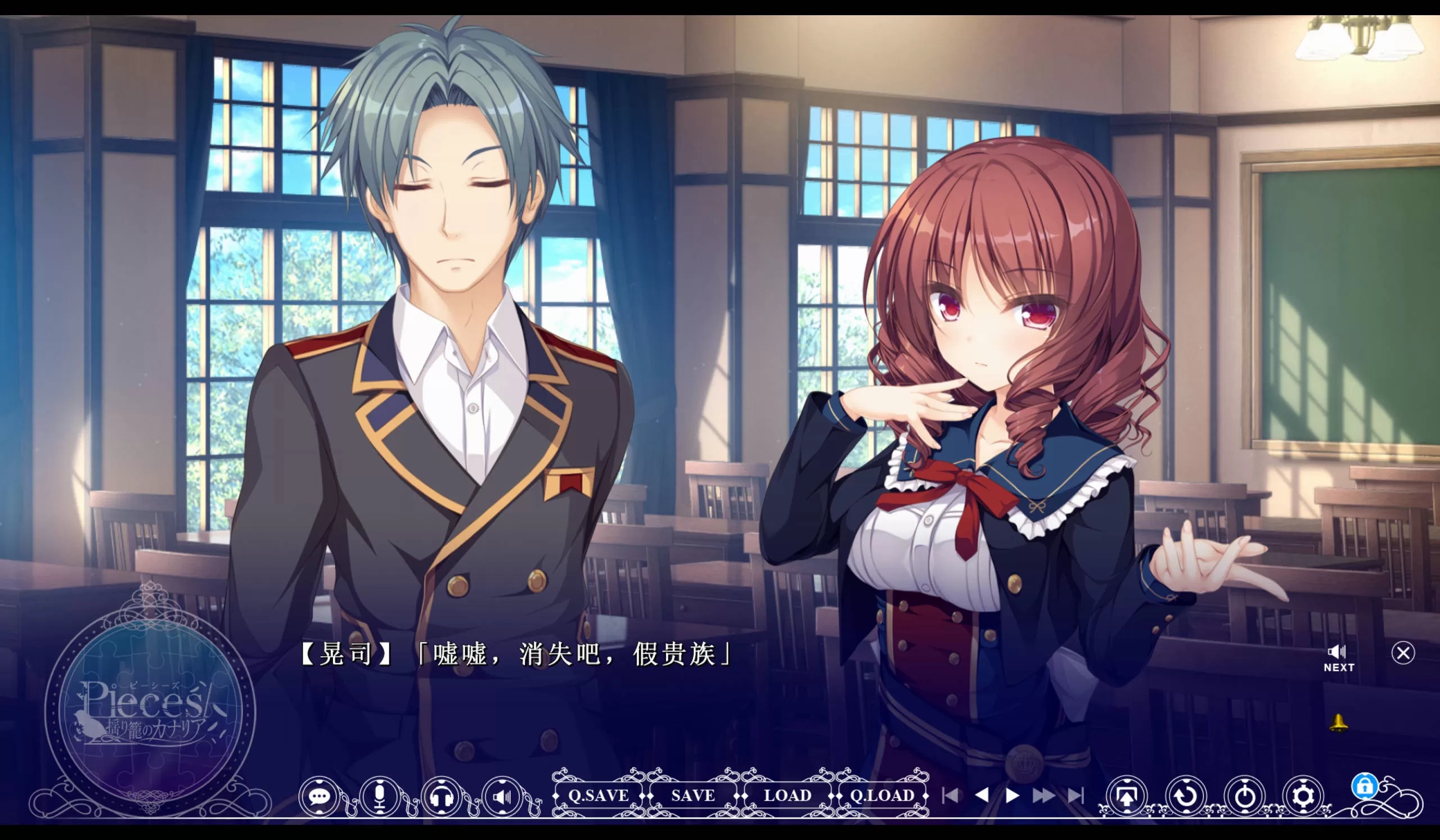1440x840 pixels.
Task: Quick save with Q.SAVE
Action: click(x=598, y=796)
